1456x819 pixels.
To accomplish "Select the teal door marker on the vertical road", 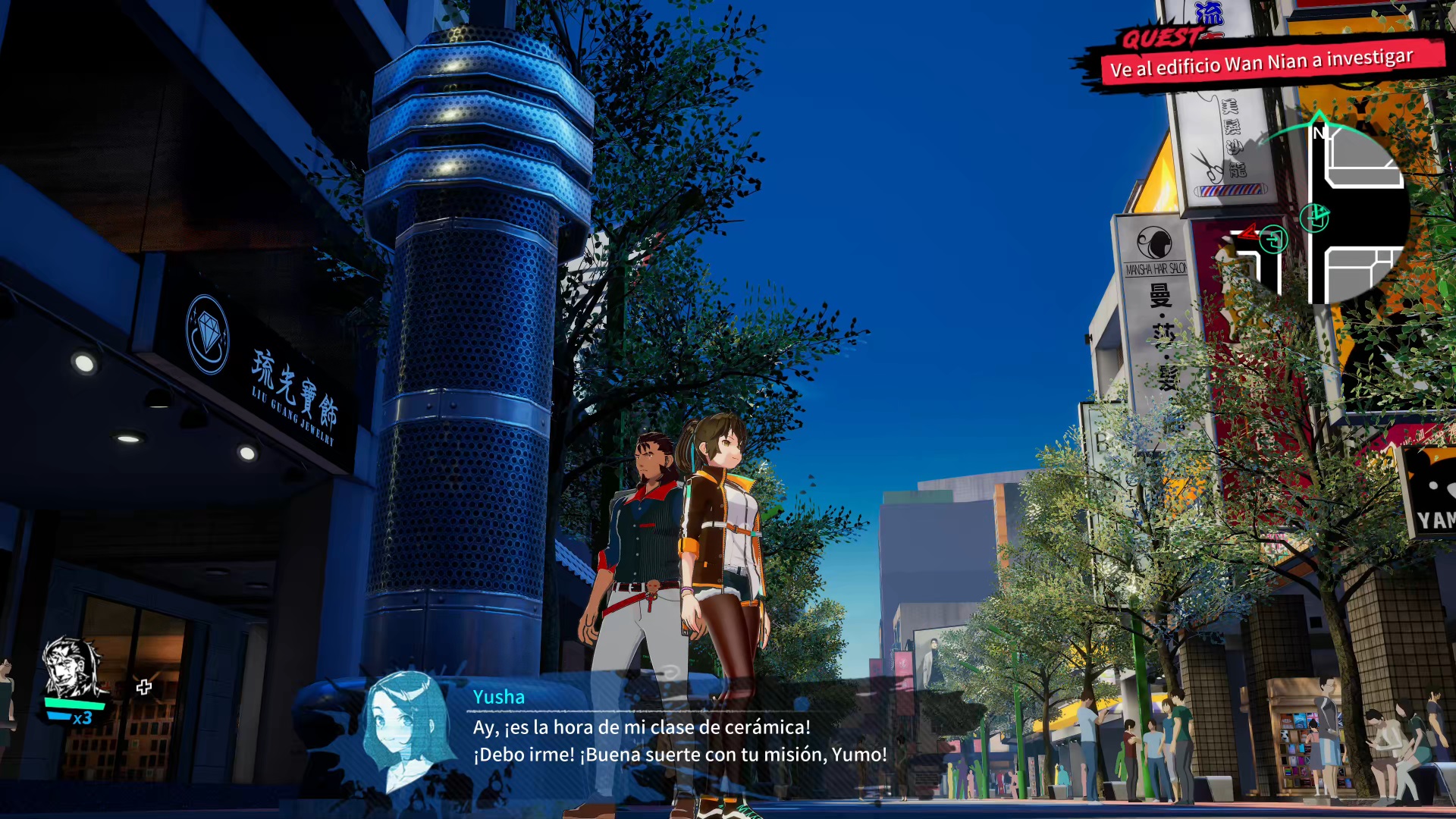I will 1314,218.
